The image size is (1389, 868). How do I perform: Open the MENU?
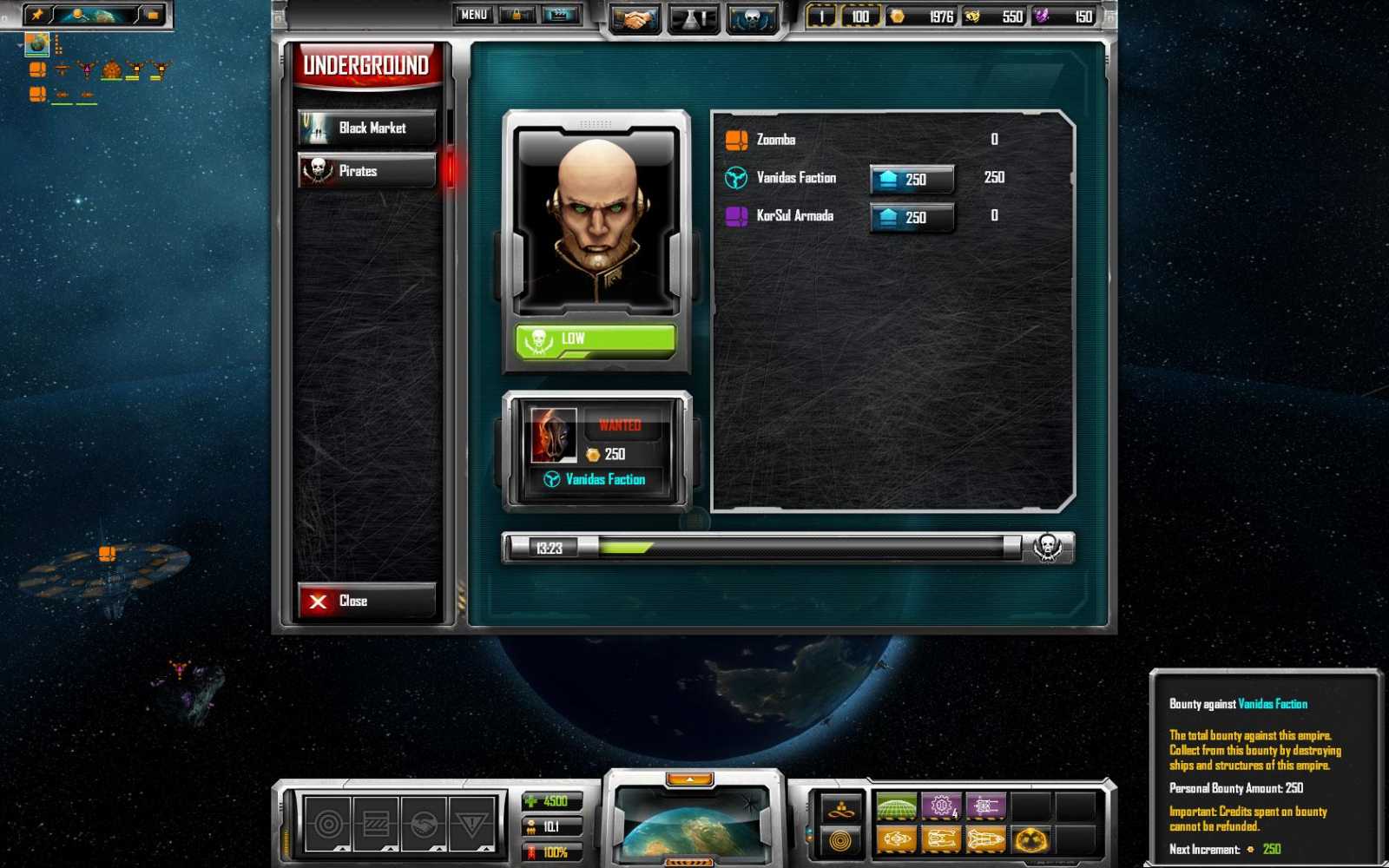click(473, 15)
